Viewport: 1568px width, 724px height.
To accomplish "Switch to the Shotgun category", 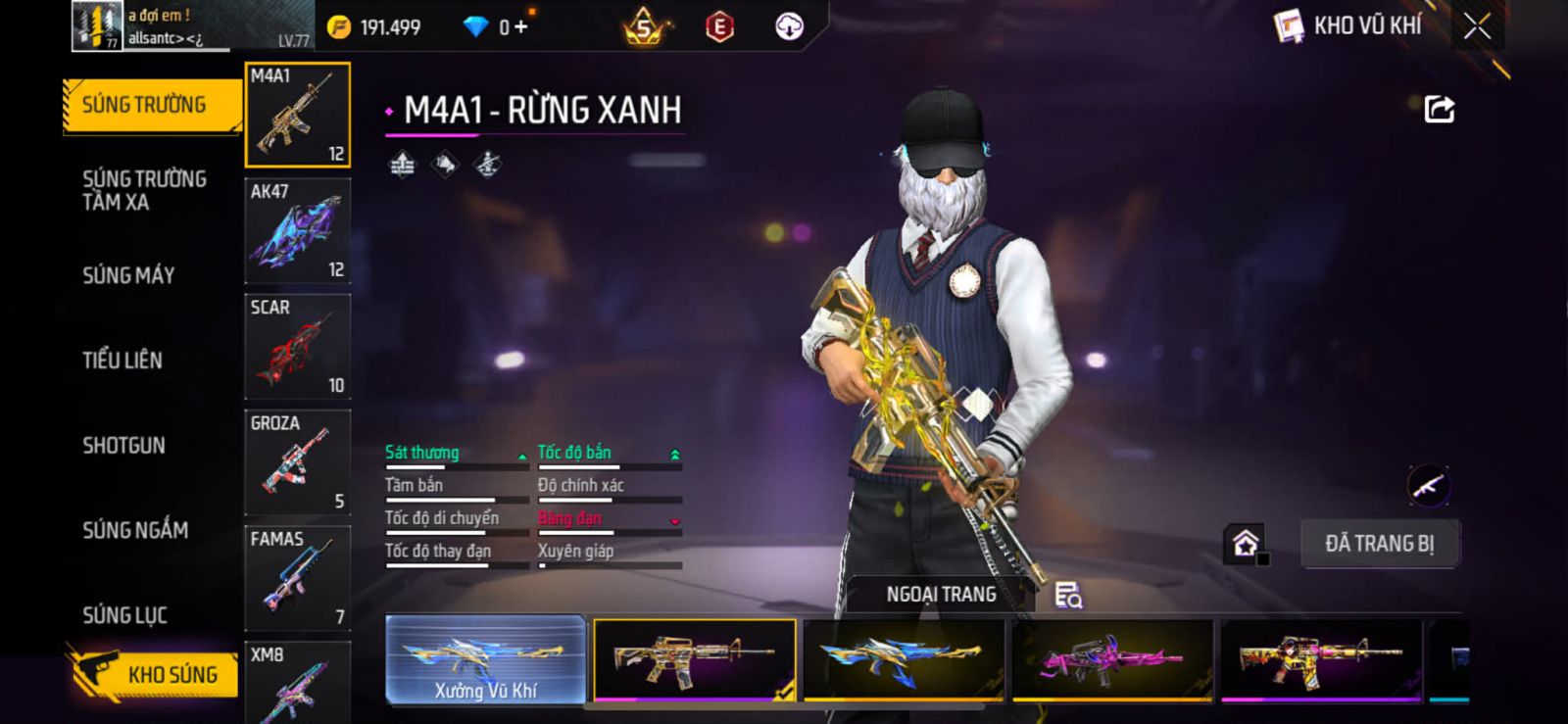I will point(123,446).
